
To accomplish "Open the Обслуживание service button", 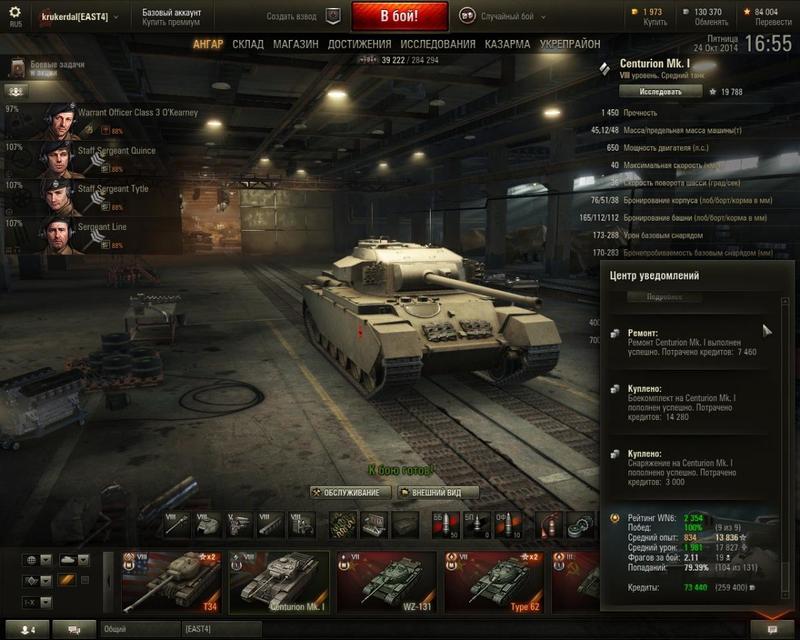I will coord(352,492).
